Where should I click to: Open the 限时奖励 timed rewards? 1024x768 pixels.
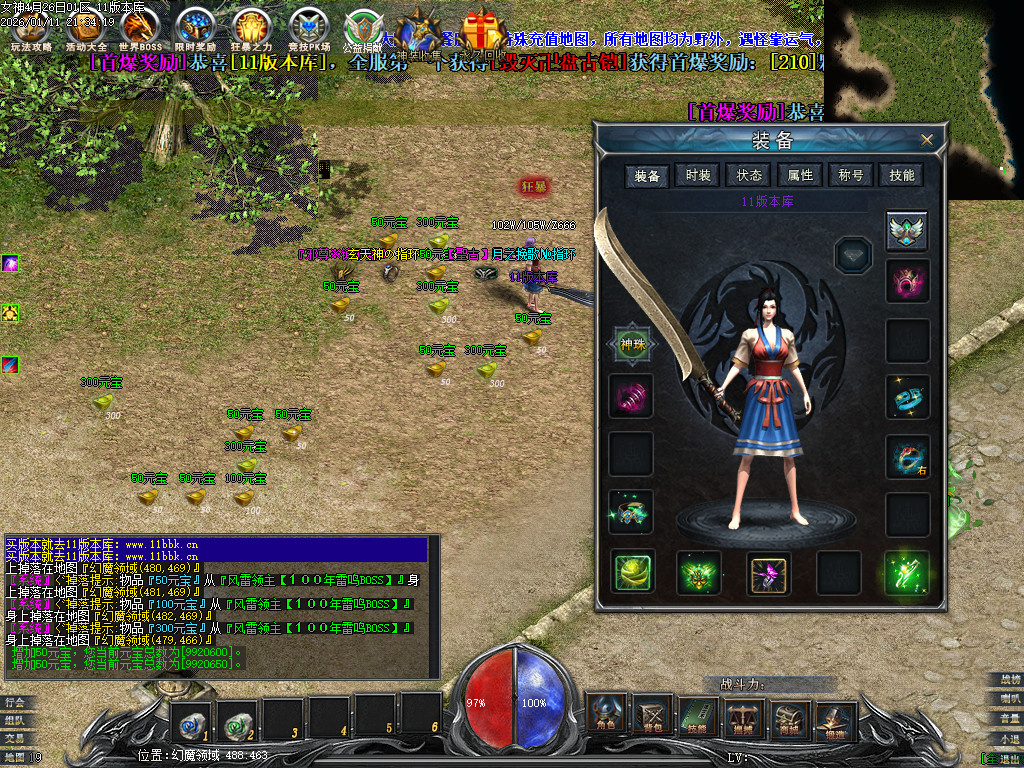(195, 28)
